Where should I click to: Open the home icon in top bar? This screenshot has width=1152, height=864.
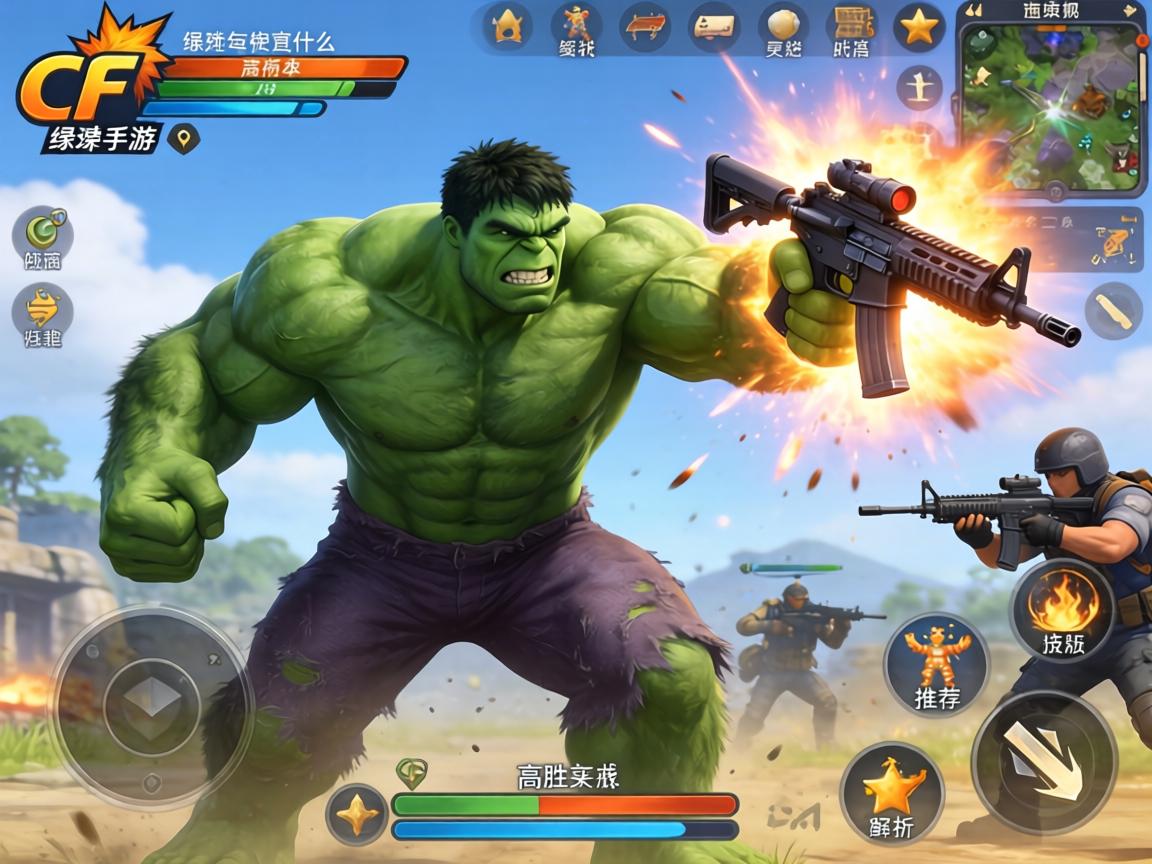click(x=508, y=27)
